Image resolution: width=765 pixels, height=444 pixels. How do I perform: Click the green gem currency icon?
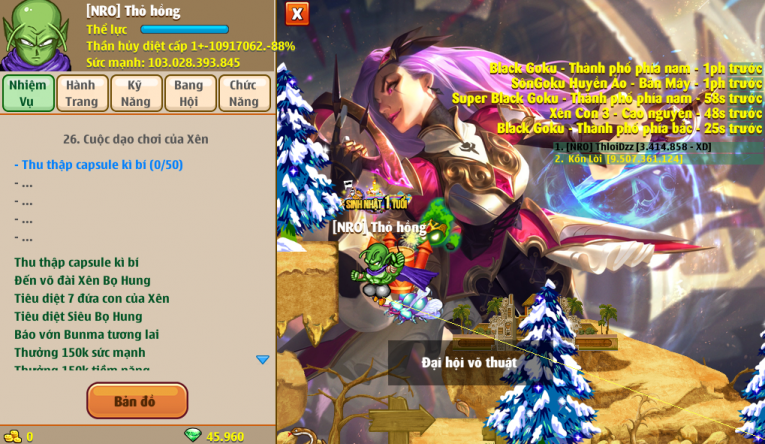(x=193, y=435)
